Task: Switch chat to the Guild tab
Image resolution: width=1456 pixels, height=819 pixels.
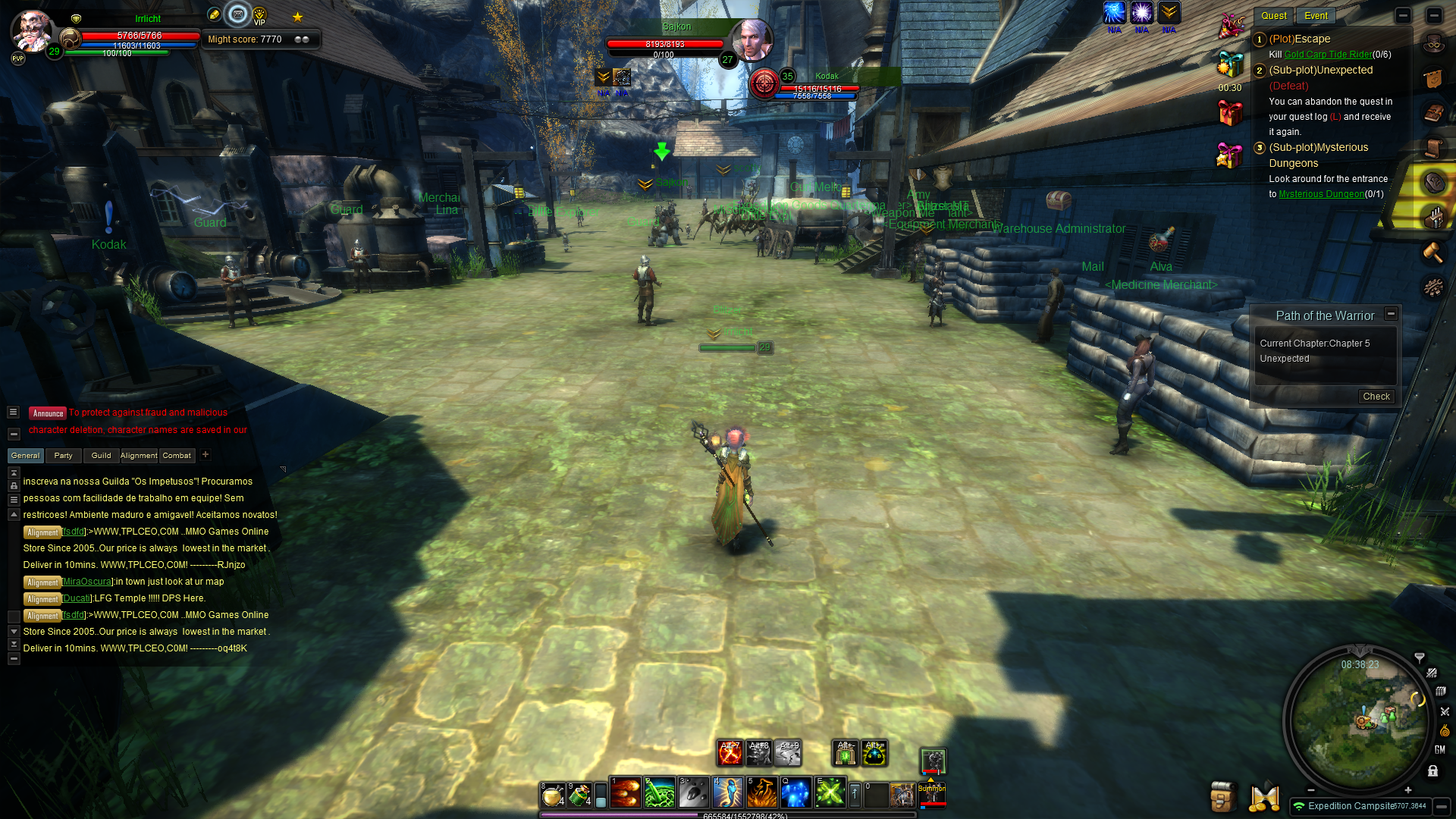Action: tap(101, 456)
